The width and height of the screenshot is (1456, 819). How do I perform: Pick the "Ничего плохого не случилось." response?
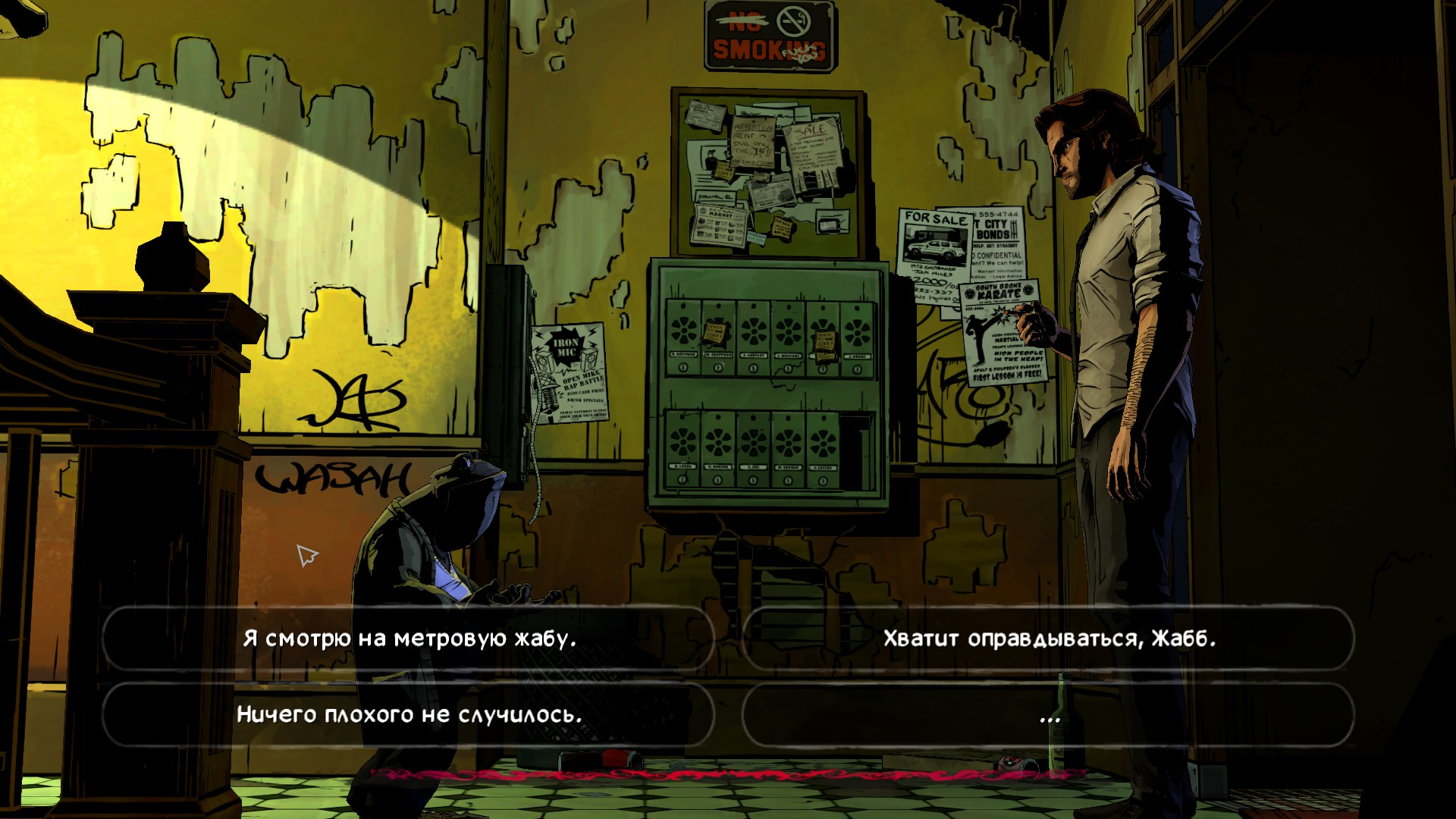[409, 714]
